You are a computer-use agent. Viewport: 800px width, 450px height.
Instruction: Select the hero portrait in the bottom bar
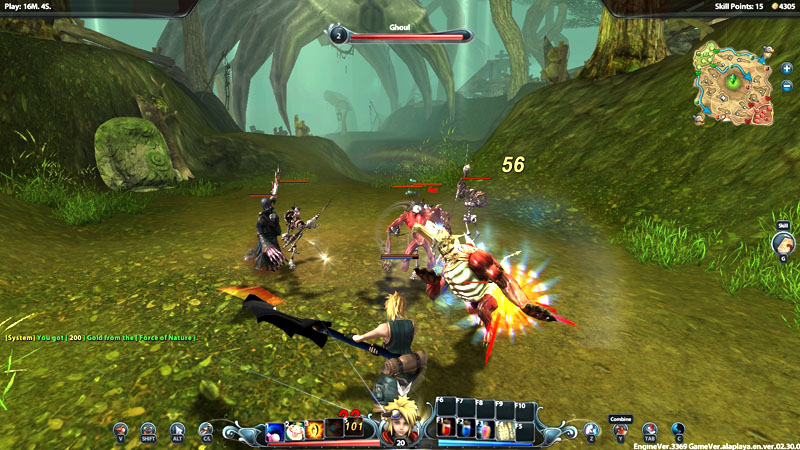tap(401, 418)
